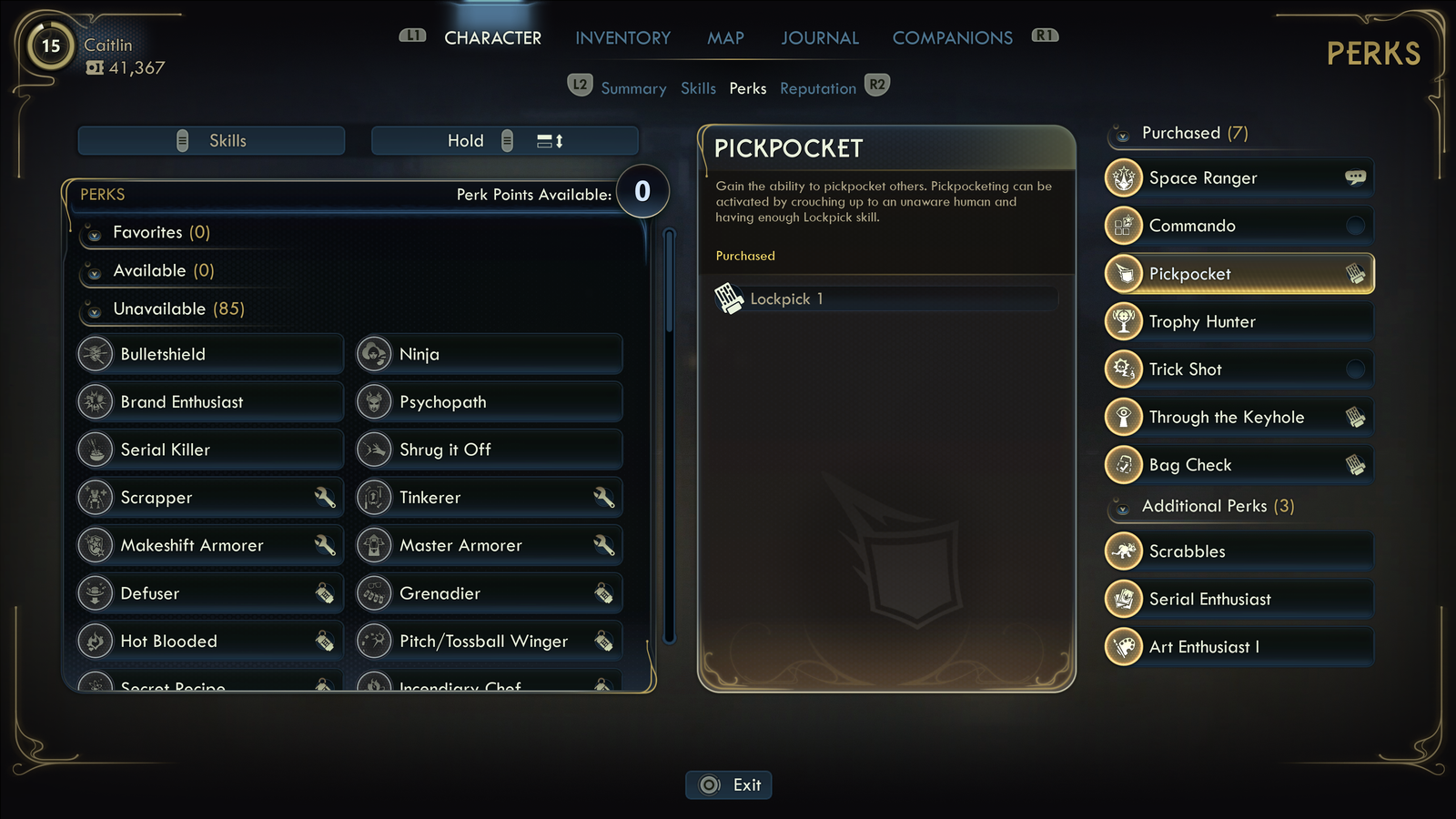
Task: Exit the perks menu
Action: point(729,784)
